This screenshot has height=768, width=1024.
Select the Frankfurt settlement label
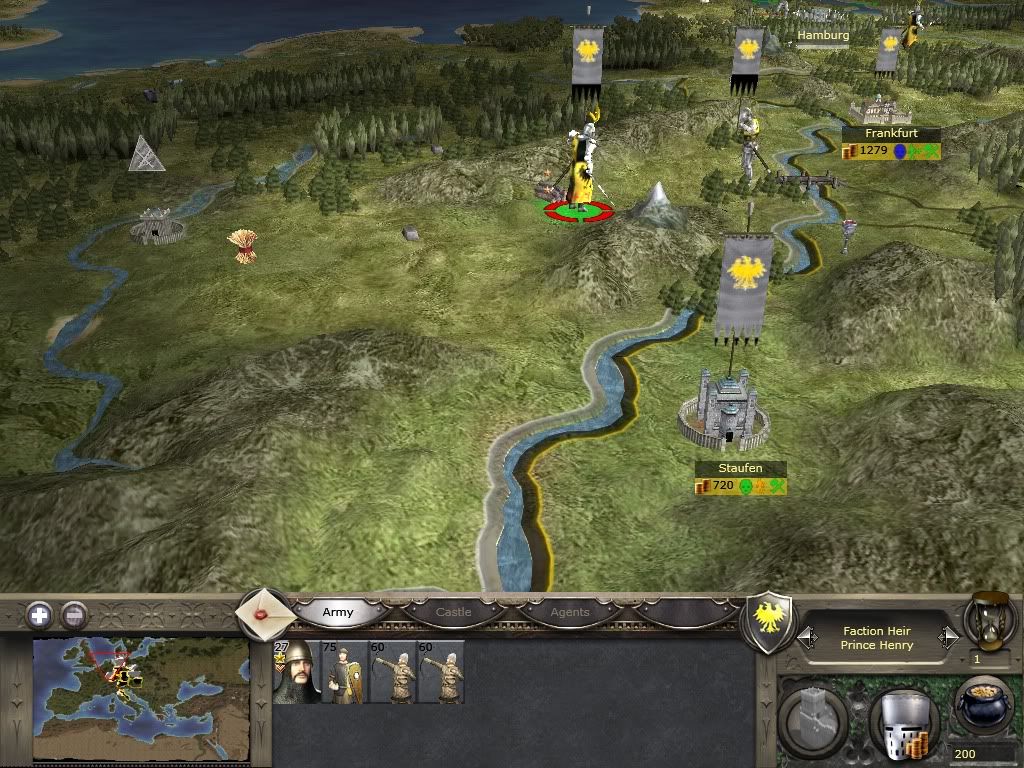point(891,134)
